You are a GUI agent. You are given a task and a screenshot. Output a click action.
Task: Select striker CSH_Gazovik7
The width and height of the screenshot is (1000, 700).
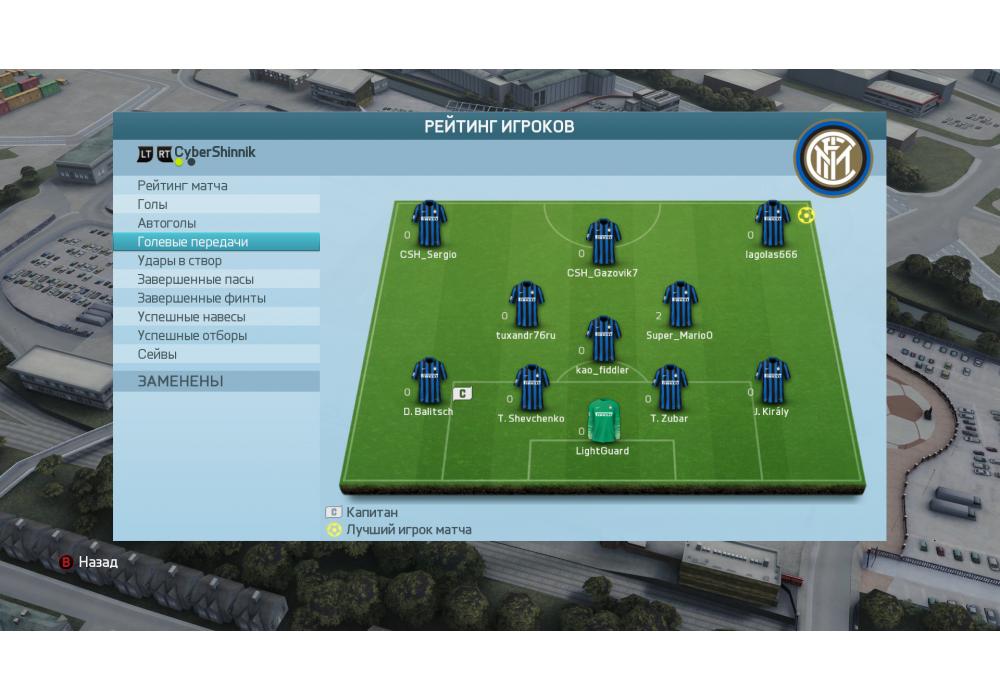(603, 242)
